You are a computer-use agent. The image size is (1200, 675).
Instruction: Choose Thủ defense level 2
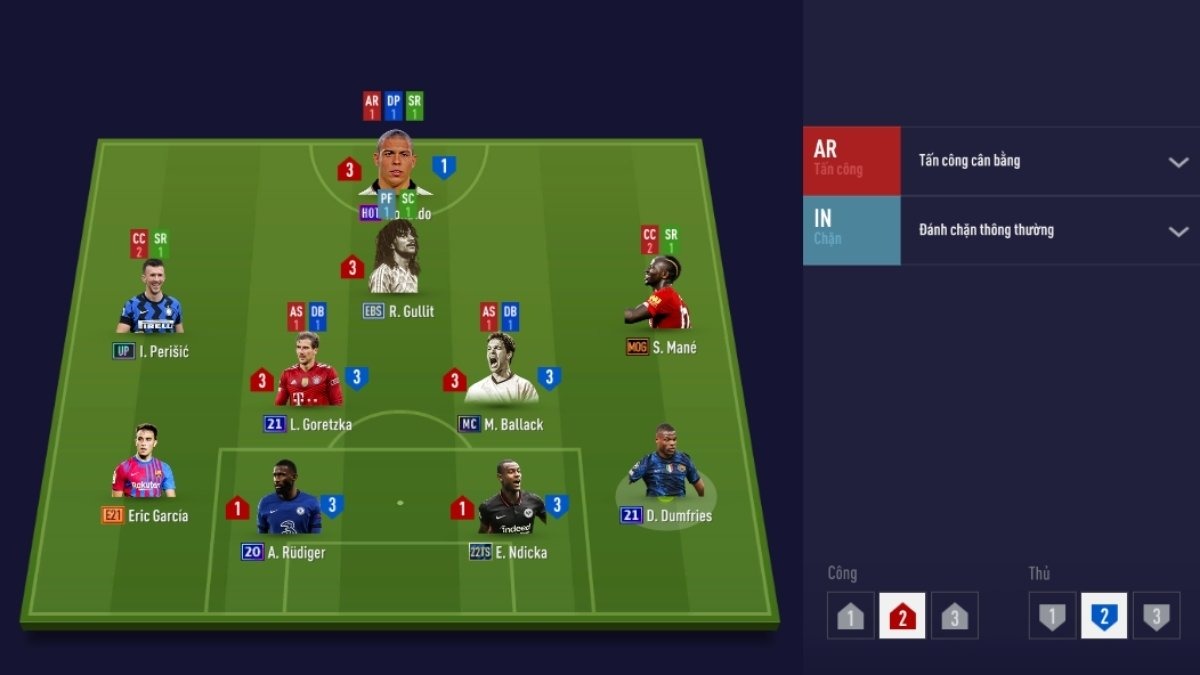(1104, 616)
